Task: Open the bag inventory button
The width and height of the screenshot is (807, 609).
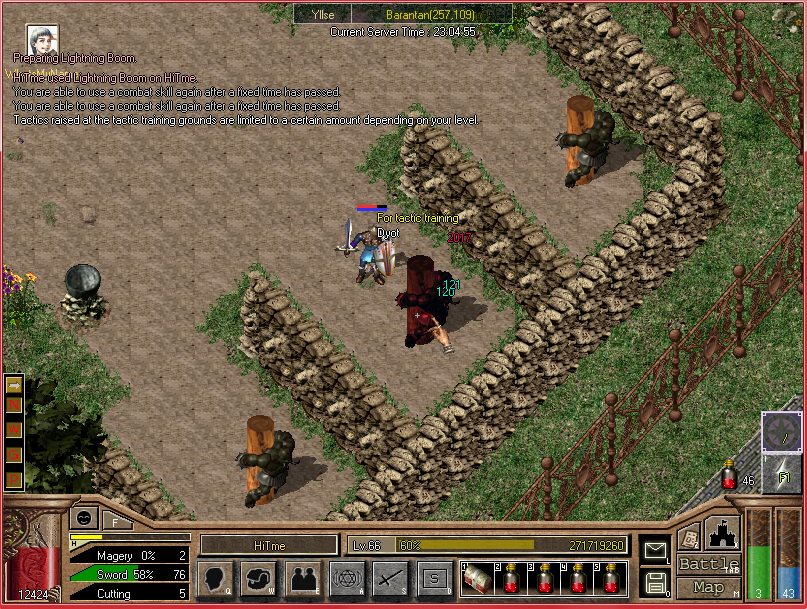Action: 258,578
